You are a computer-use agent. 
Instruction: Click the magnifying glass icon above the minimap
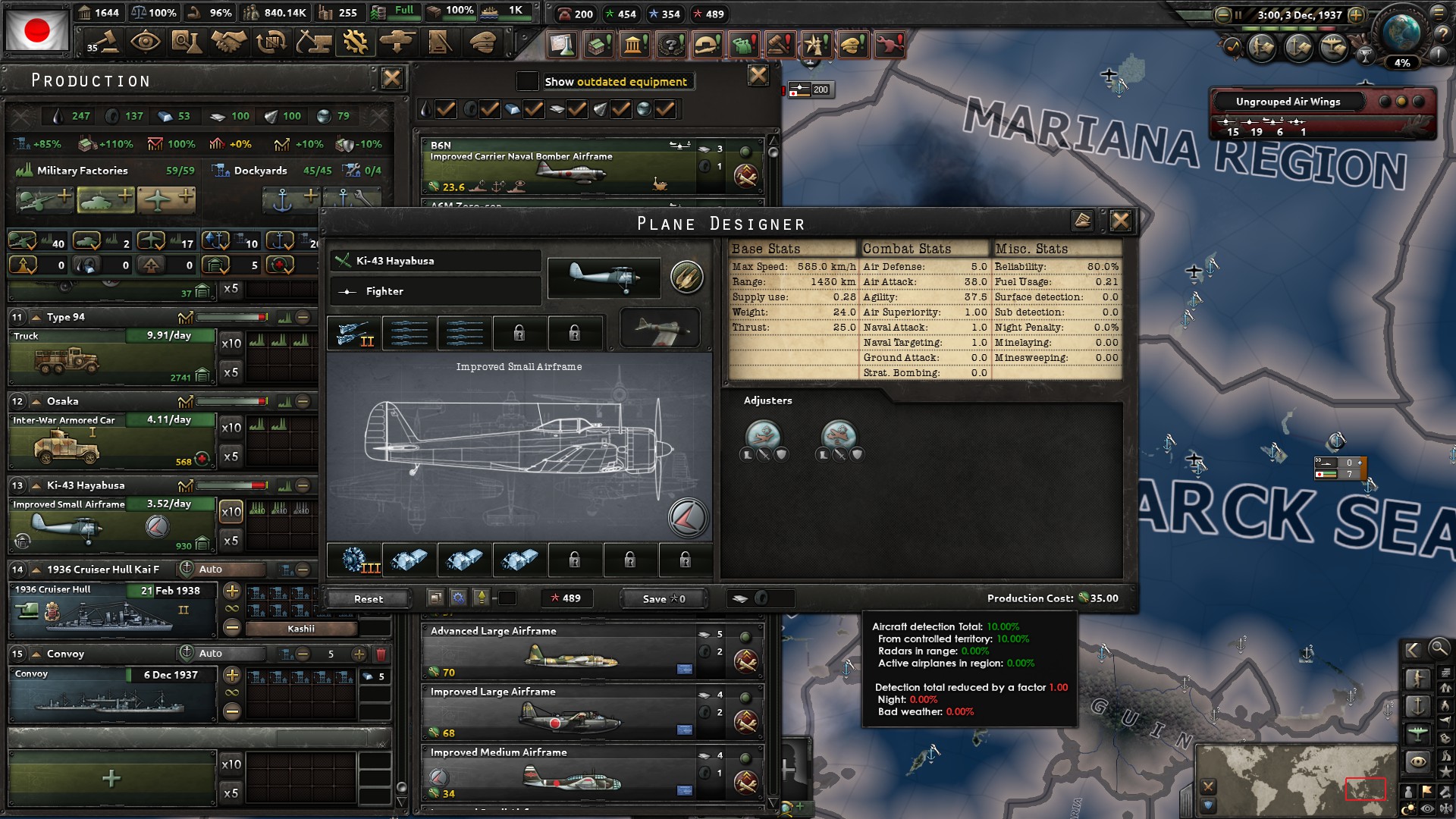coord(1439,649)
